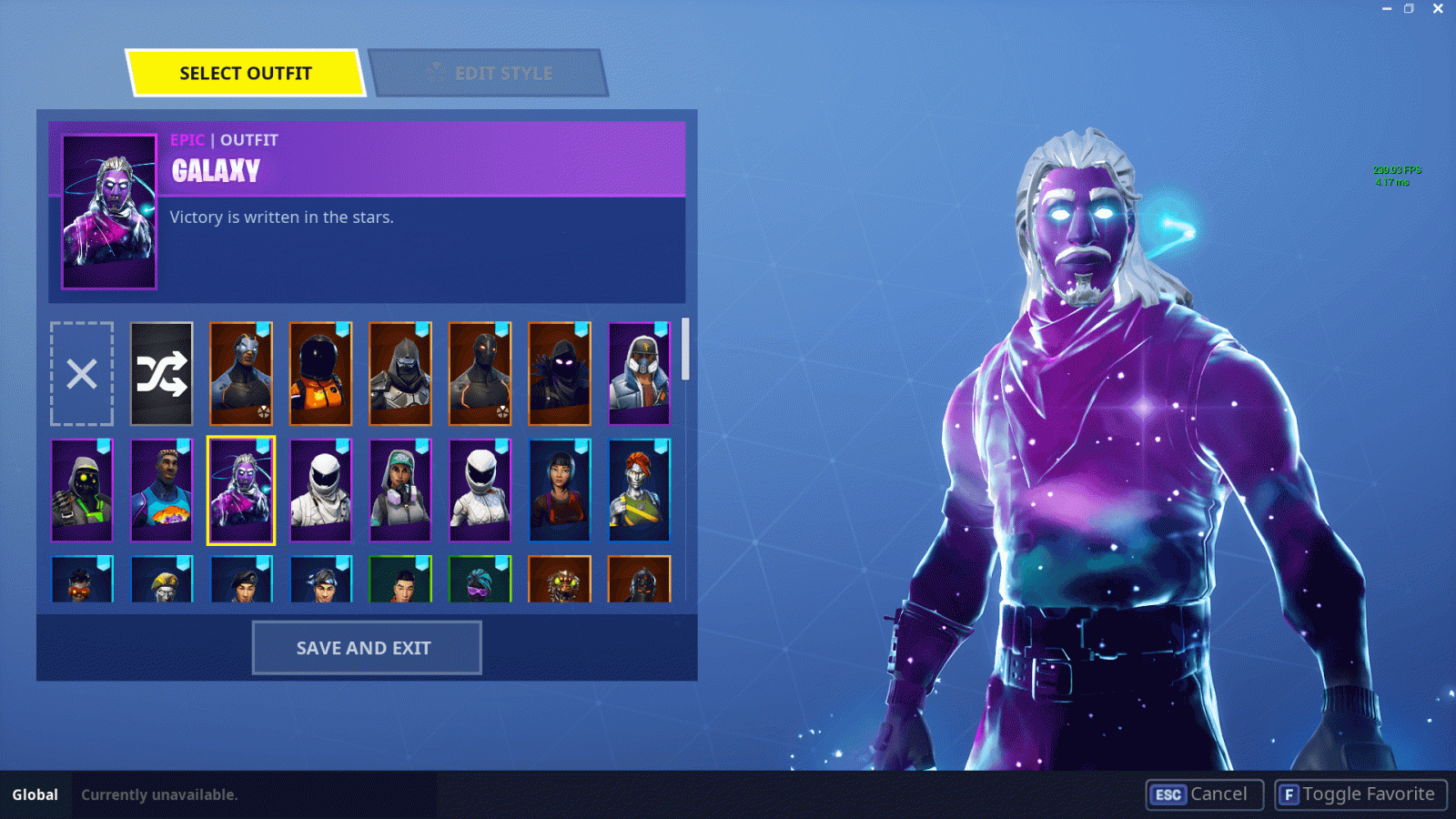Click the Global chat channel label

pos(36,794)
